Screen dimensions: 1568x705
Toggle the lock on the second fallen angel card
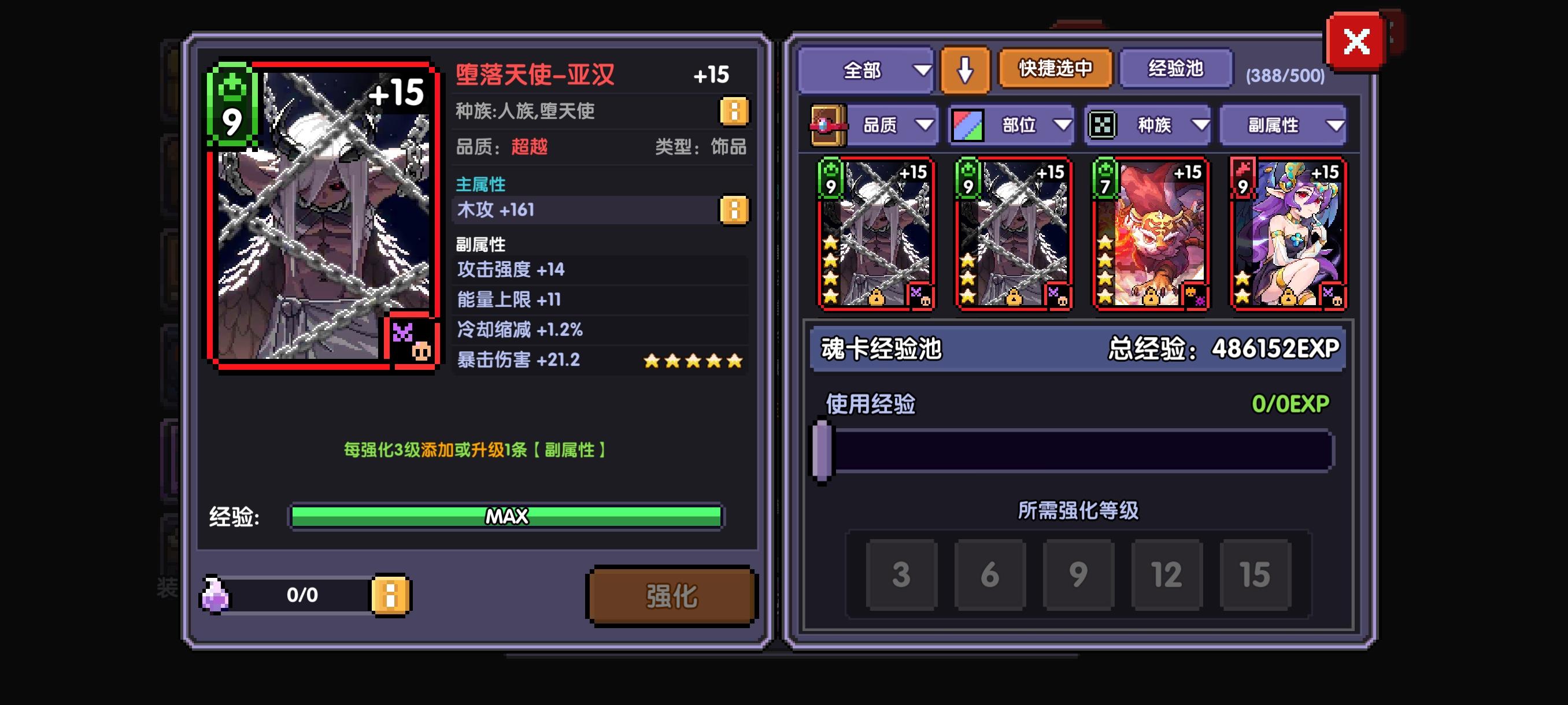[x=1014, y=296]
